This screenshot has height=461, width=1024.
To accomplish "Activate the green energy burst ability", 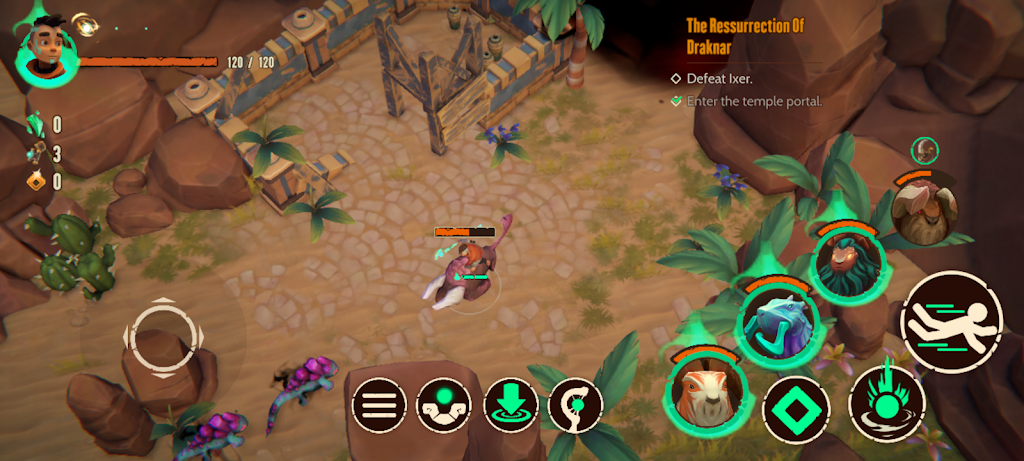I will [886, 402].
